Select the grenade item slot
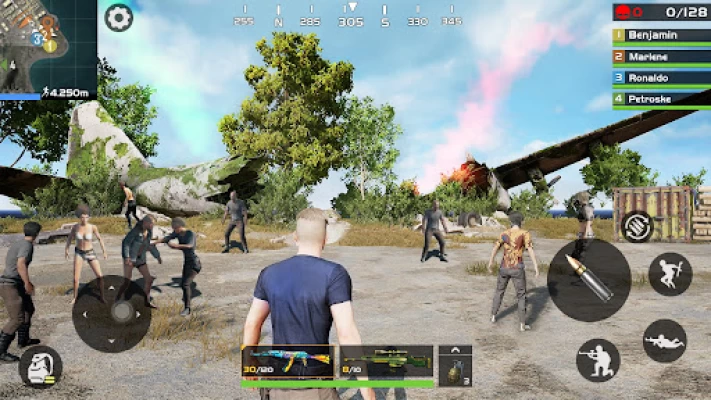 point(454,370)
